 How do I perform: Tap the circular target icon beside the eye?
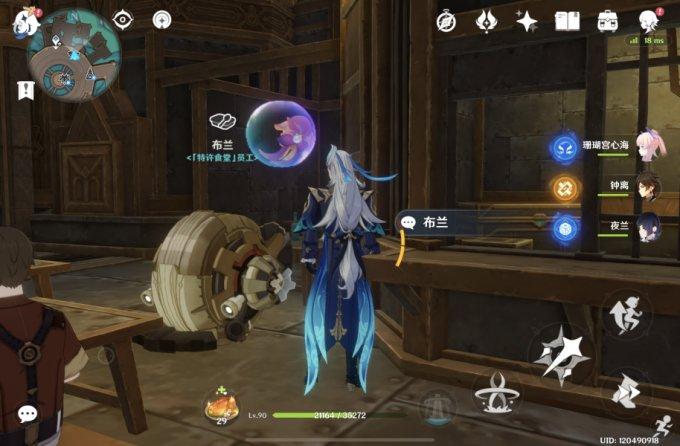[162, 19]
